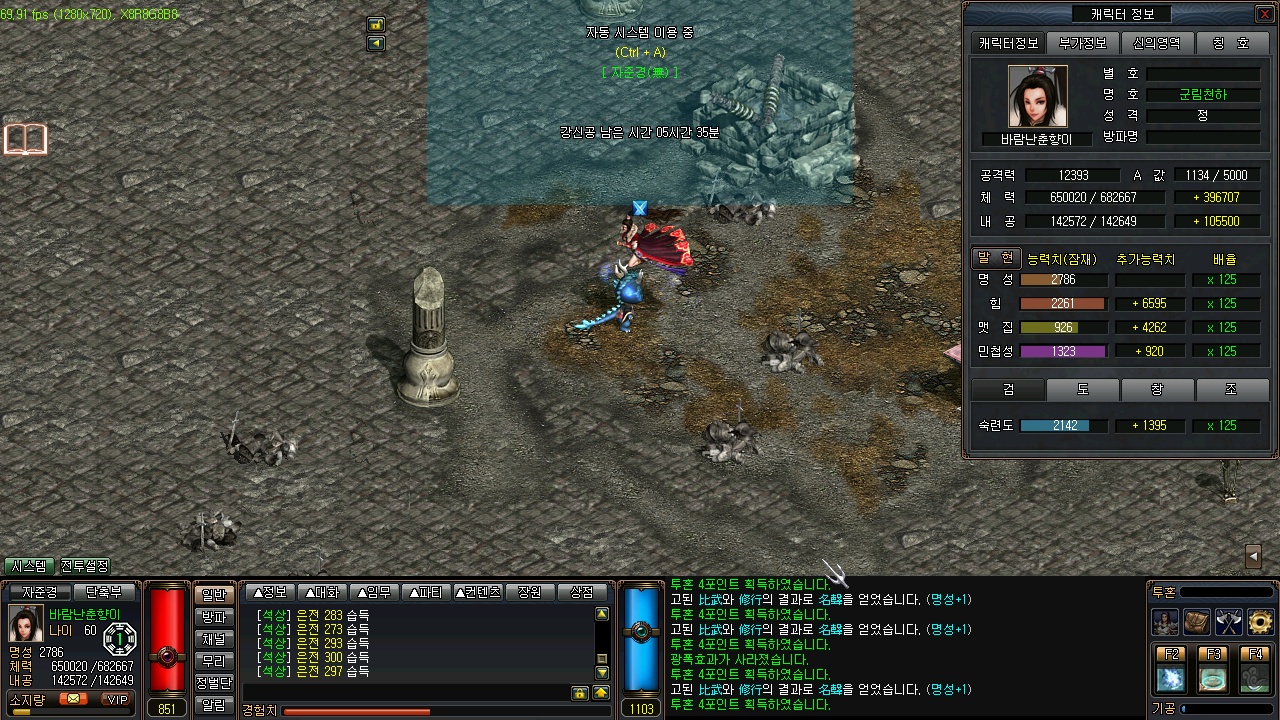Open the 장원 menu
Image resolution: width=1280 pixels, height=720 pixels.
[529, 592]
